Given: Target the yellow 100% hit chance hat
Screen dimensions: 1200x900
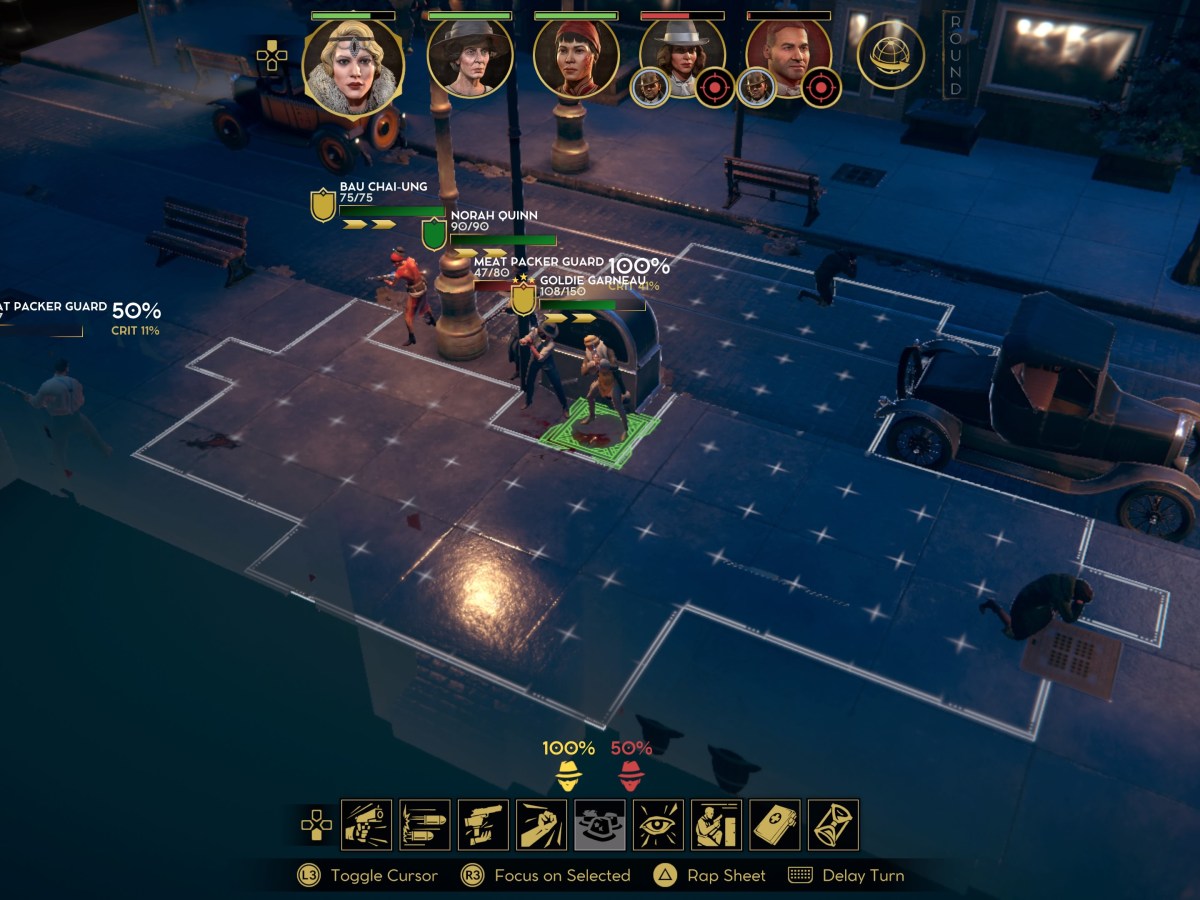Looking at the screenshot, I should 569,775.
